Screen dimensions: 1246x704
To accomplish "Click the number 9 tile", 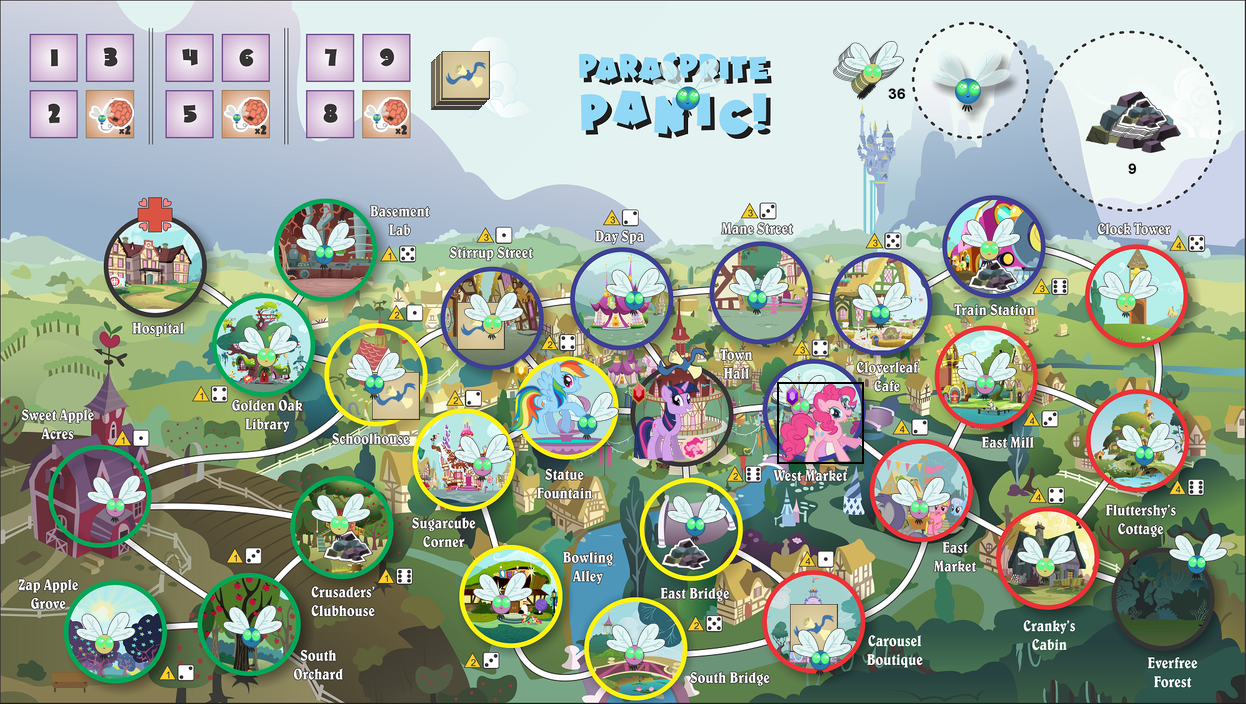I will click(385, 59).
